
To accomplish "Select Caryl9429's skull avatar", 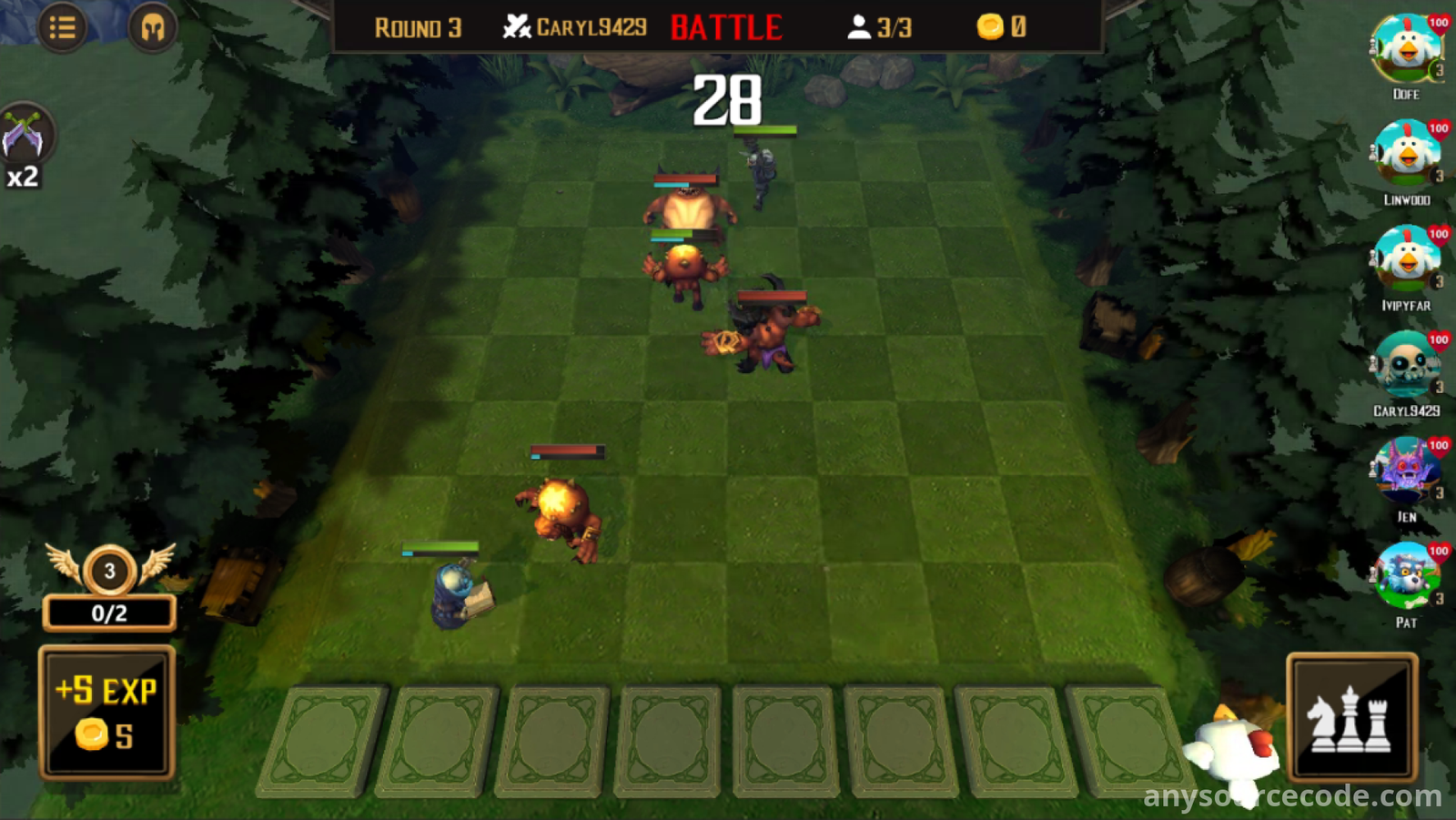I will point(1407,366).
